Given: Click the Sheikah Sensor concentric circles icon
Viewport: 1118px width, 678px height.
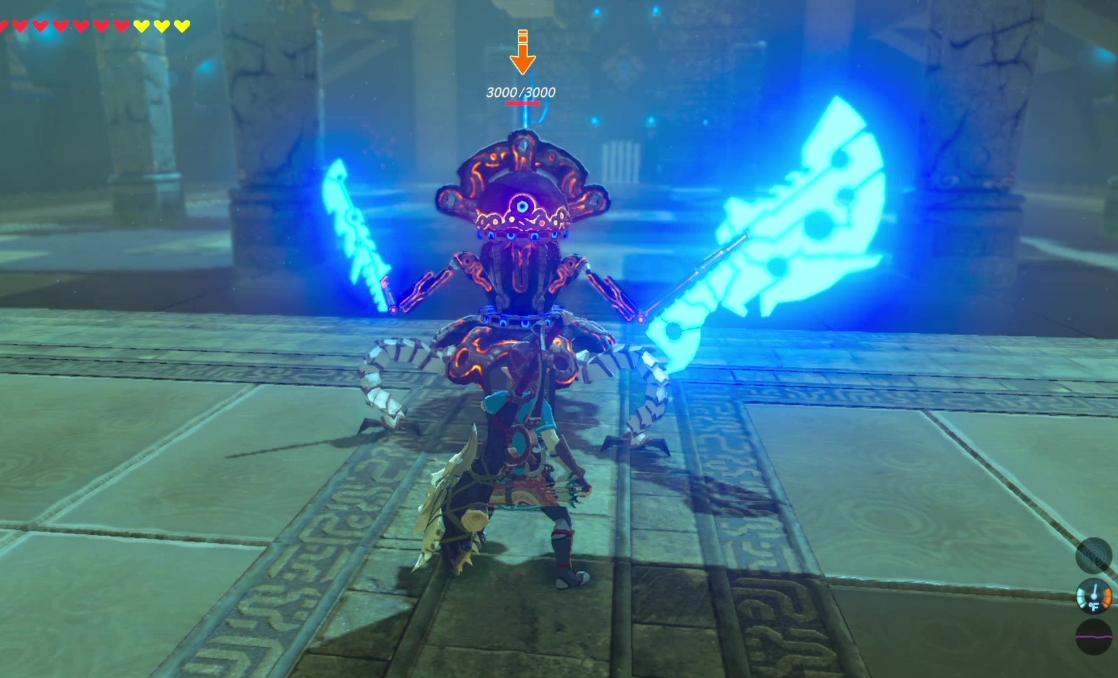Looking at the screenshot, I should pos(1094,555).
